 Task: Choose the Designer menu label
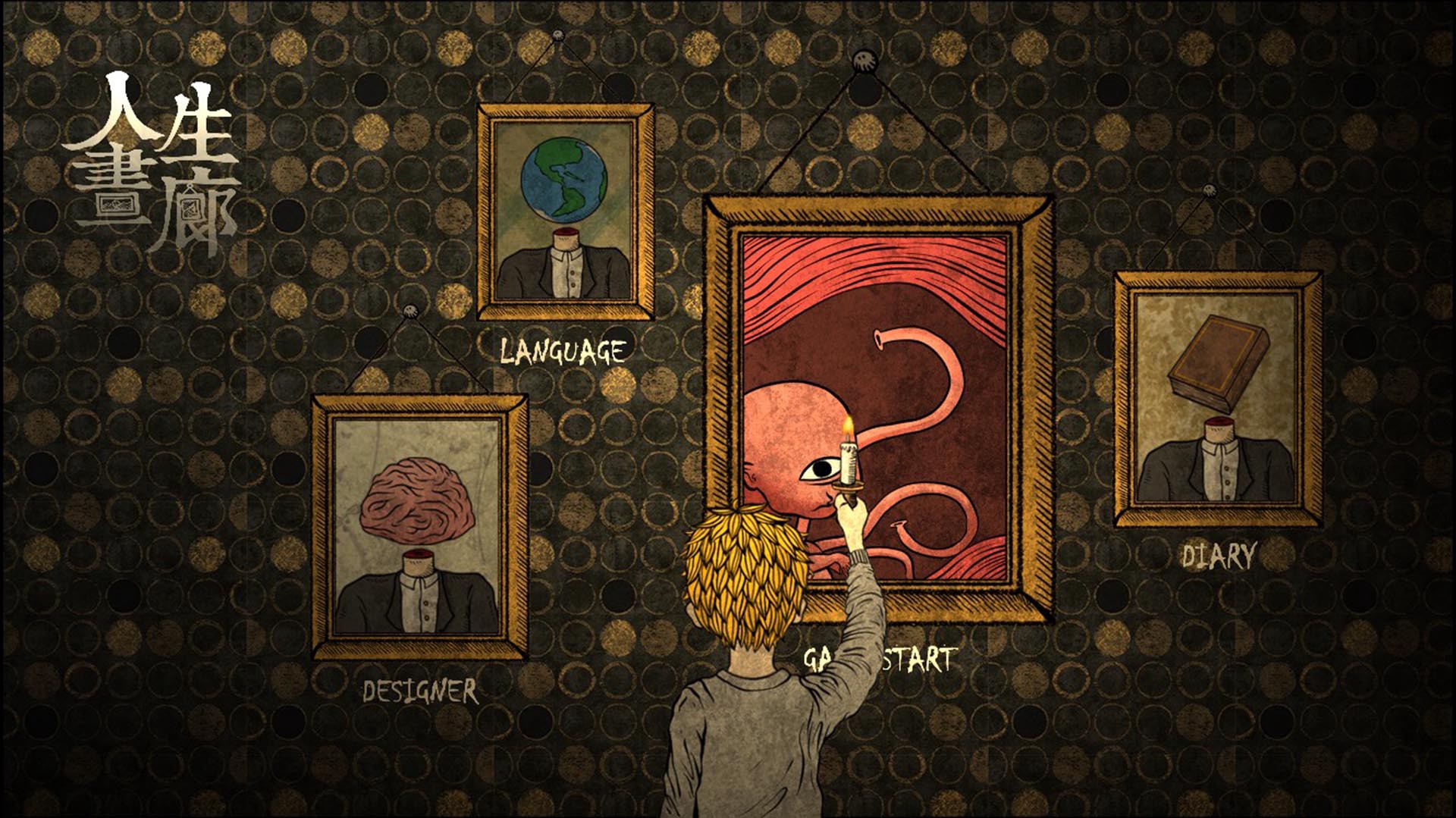(x=420, y=691)
